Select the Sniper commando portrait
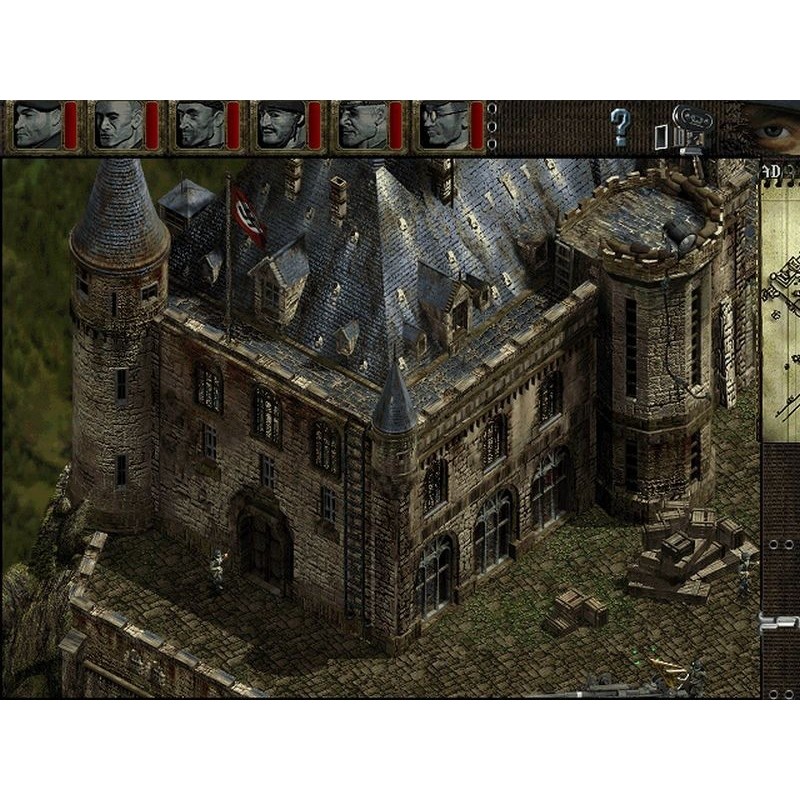Image resolution: width=800 pixels, height=800 pixels. tap(120, 126)
